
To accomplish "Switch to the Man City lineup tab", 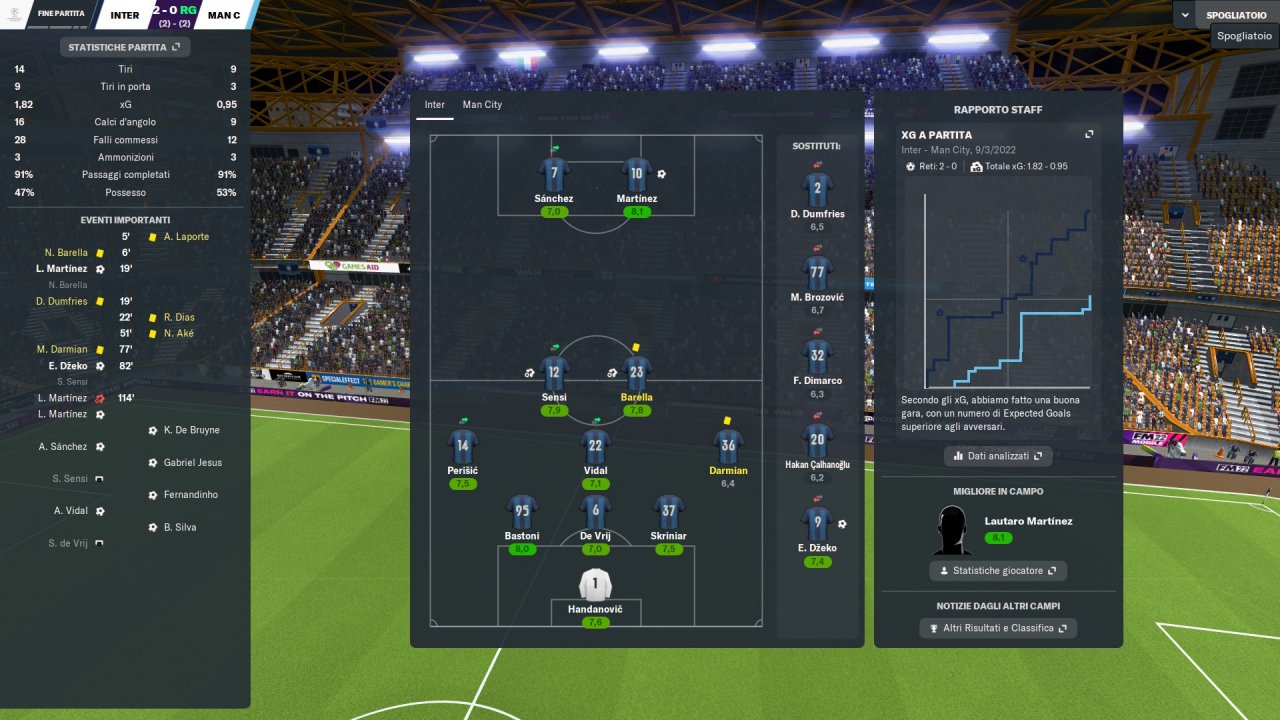I will pyautogui.click(x=482, y=105).
